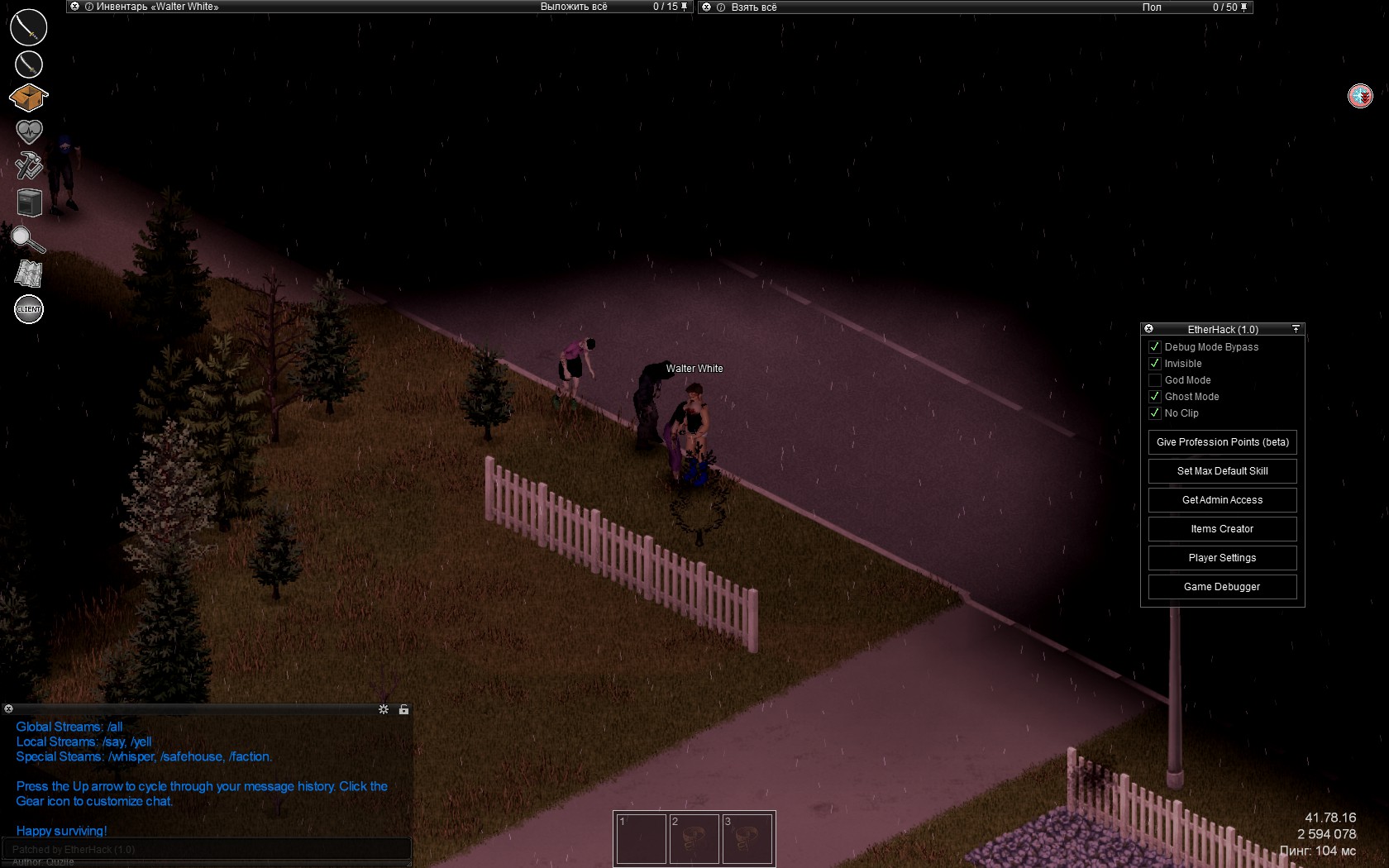Toggle the Ghost Mode checkbox
Screen dimensions: 1389x868
click(1155, 397)
